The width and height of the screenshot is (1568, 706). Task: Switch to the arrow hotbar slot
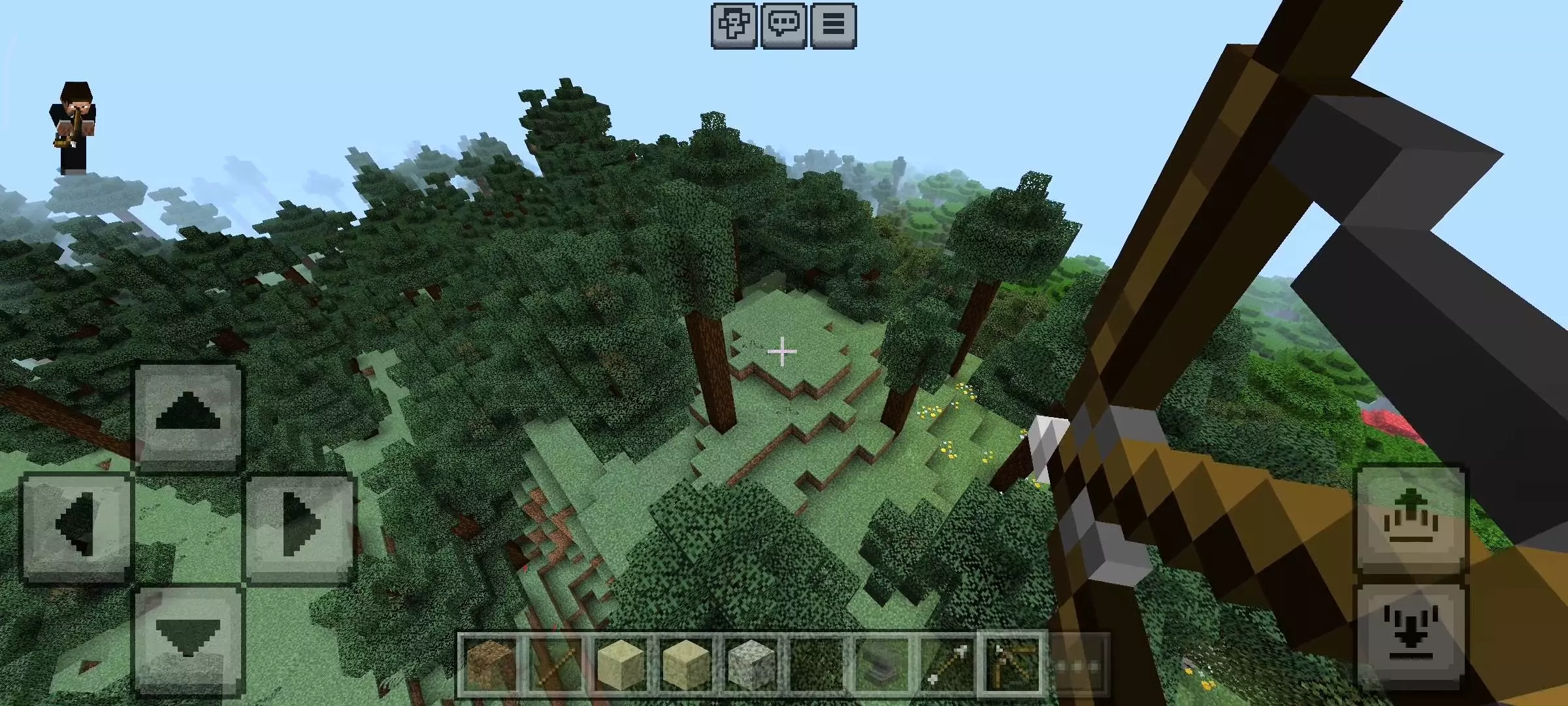(947, 665)
